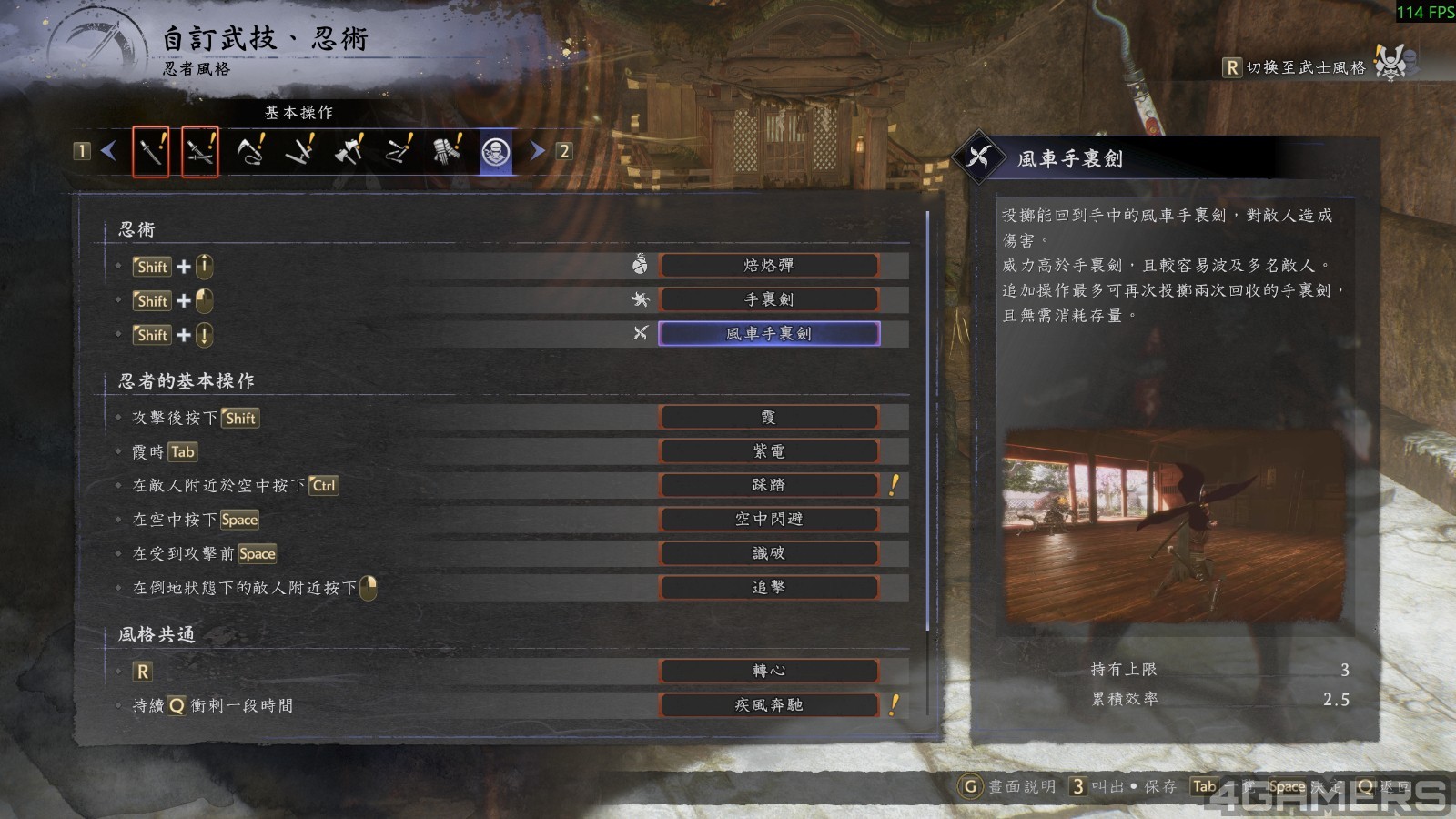Click the bomb icon beside 焙烙彈
This screenshot has width=1456, height=819.
(640, 264)
